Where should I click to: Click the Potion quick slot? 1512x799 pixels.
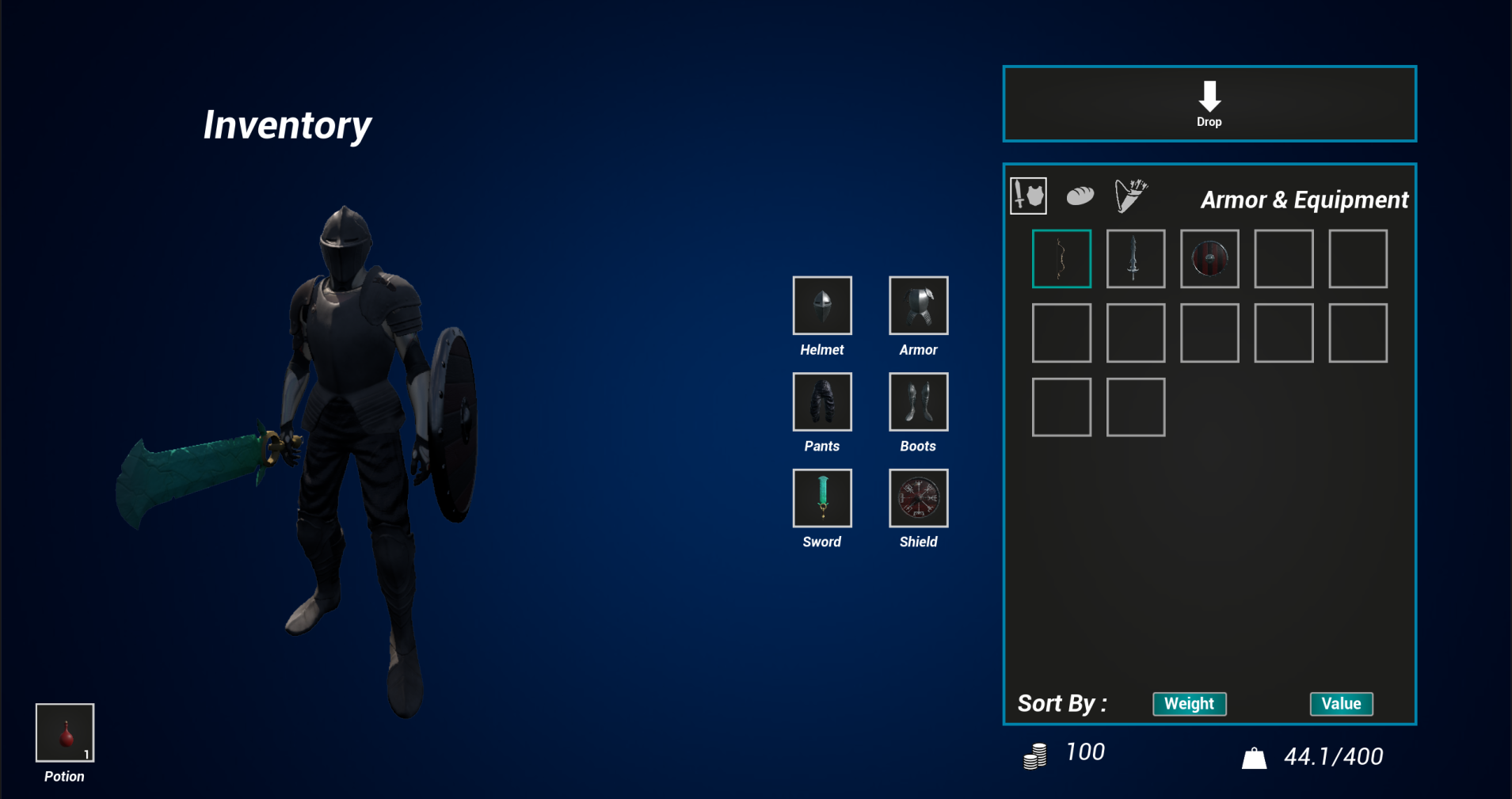(64, 731)
